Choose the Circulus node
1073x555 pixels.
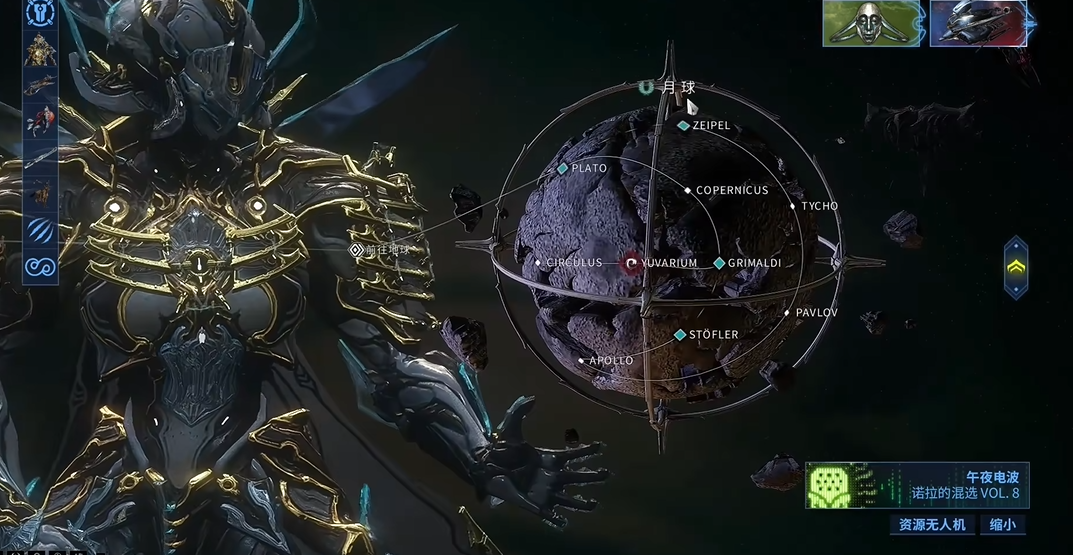click(539, 263)
